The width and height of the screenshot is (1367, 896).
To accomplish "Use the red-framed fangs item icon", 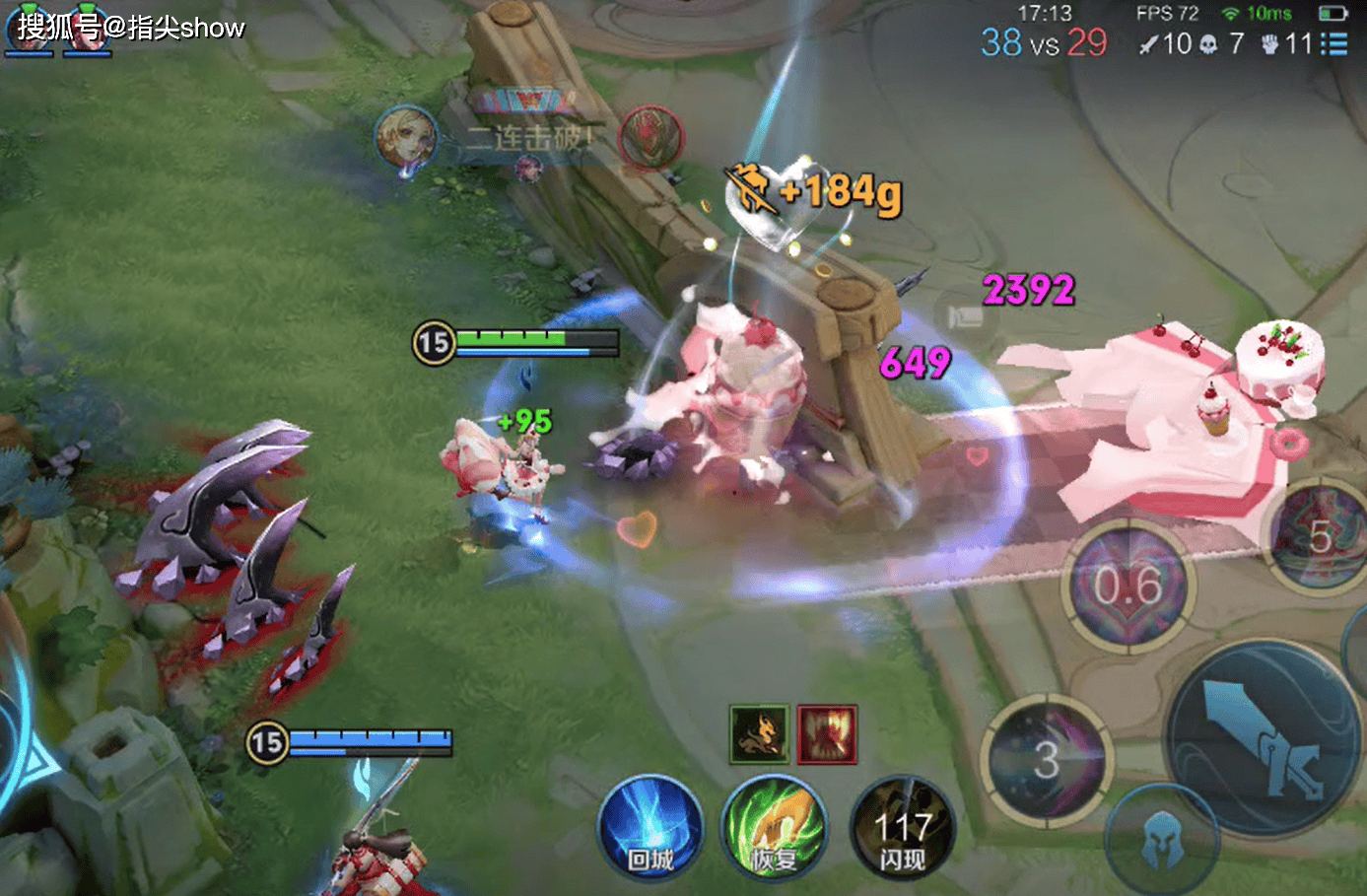I will tap(827, 734).
